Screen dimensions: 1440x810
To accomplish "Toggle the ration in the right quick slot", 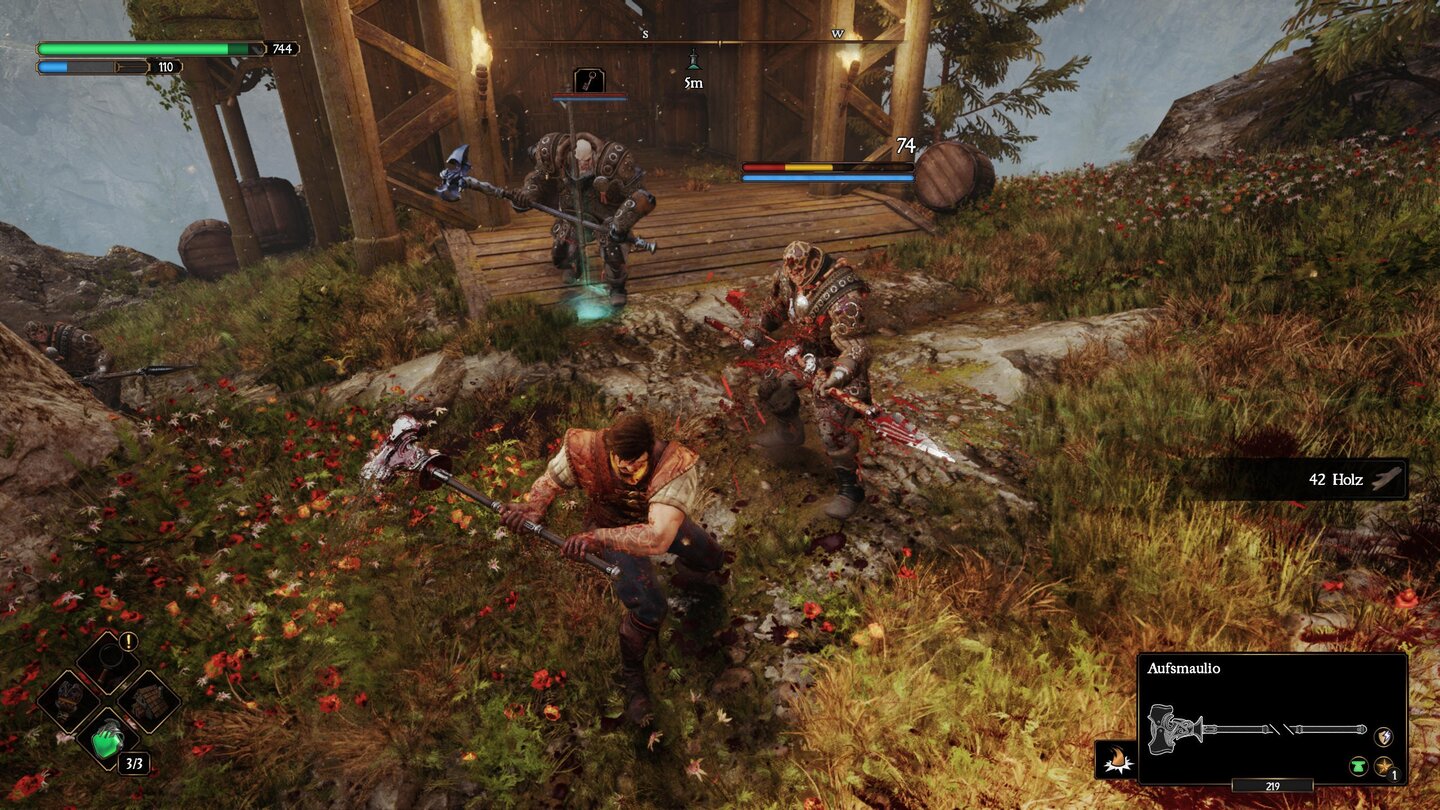I will tap(147, 701).
